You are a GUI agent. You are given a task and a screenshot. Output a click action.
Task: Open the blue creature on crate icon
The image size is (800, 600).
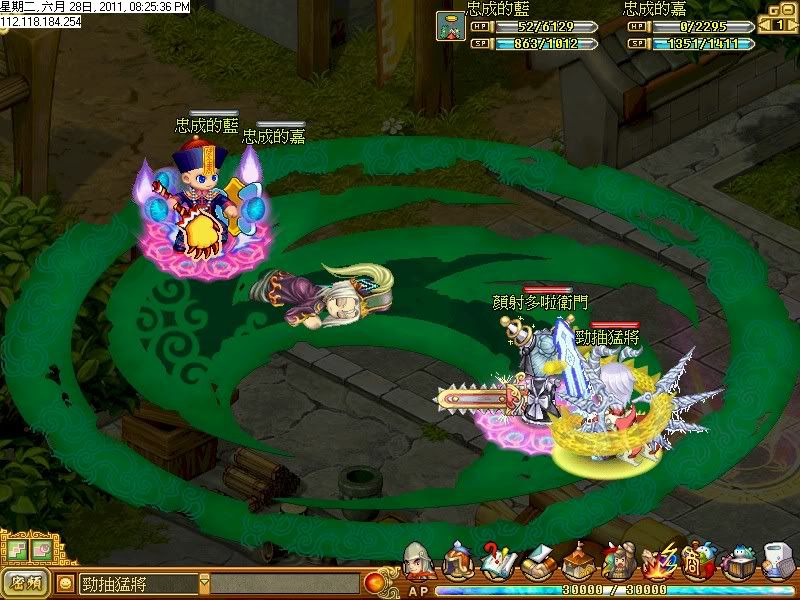tap(737, 562)
